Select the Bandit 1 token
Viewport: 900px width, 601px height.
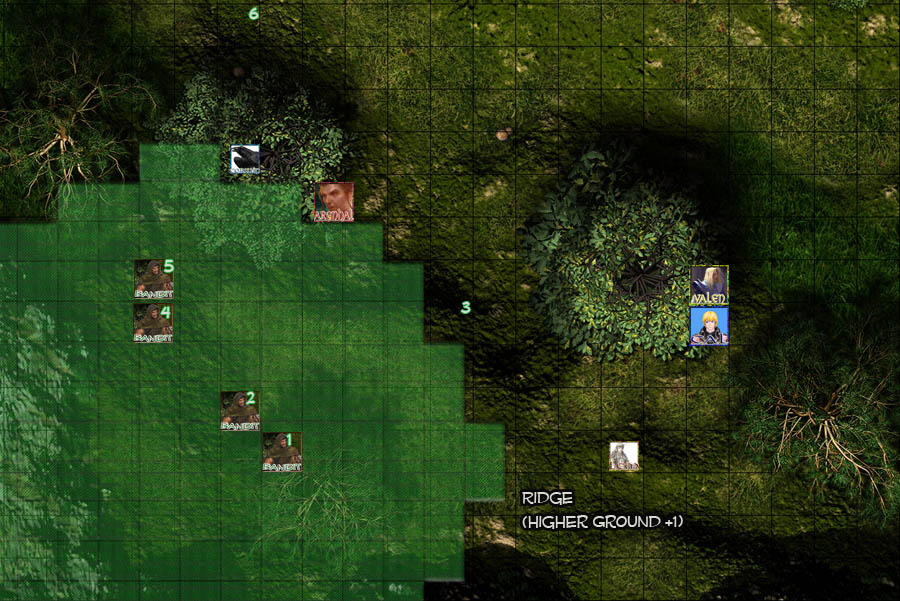tap(281, 452)
